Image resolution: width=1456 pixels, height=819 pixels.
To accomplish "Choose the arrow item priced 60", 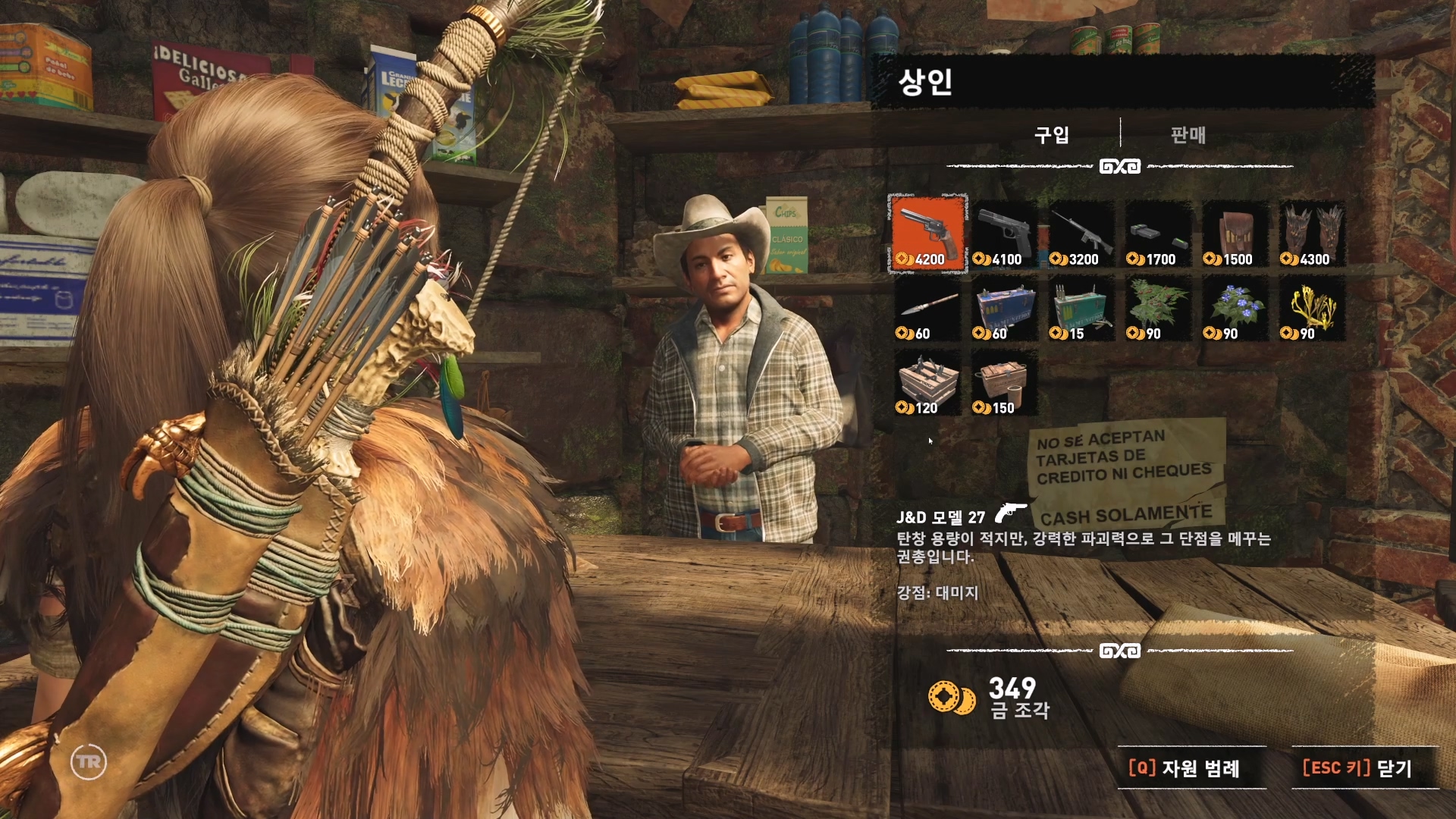I will [x=927, y=308].
